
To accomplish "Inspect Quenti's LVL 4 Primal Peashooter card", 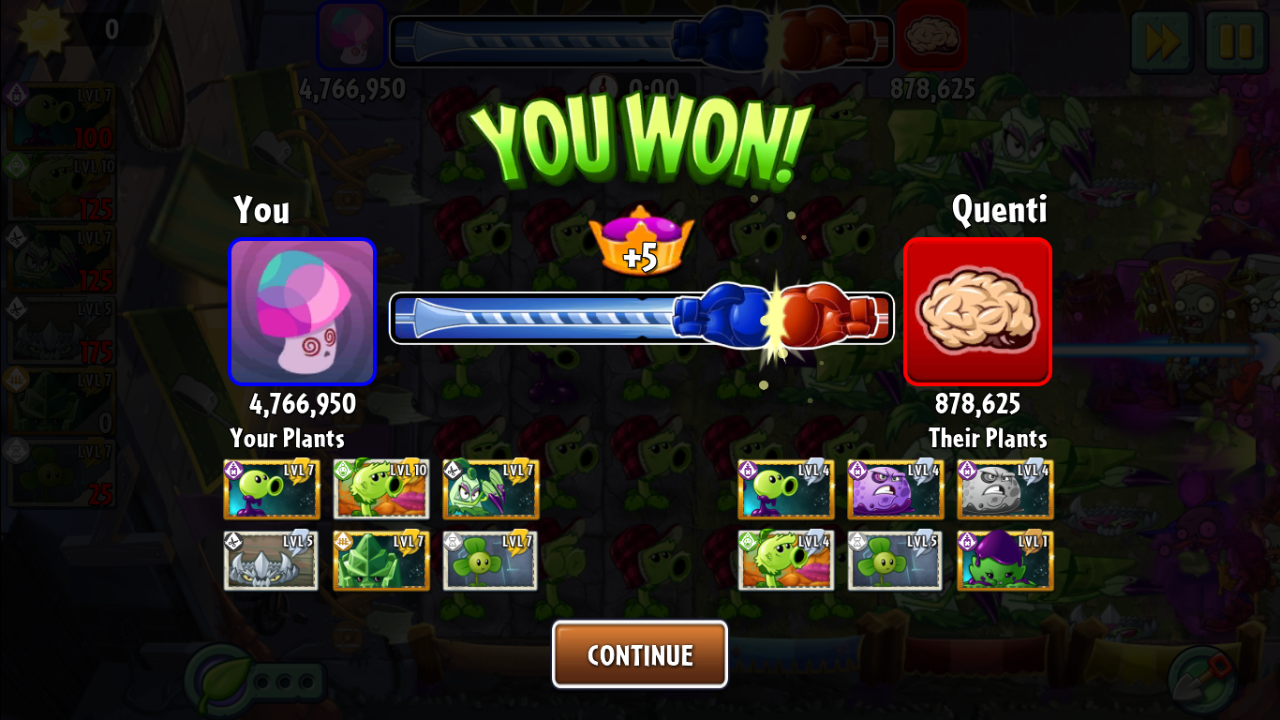I will 786,560.
